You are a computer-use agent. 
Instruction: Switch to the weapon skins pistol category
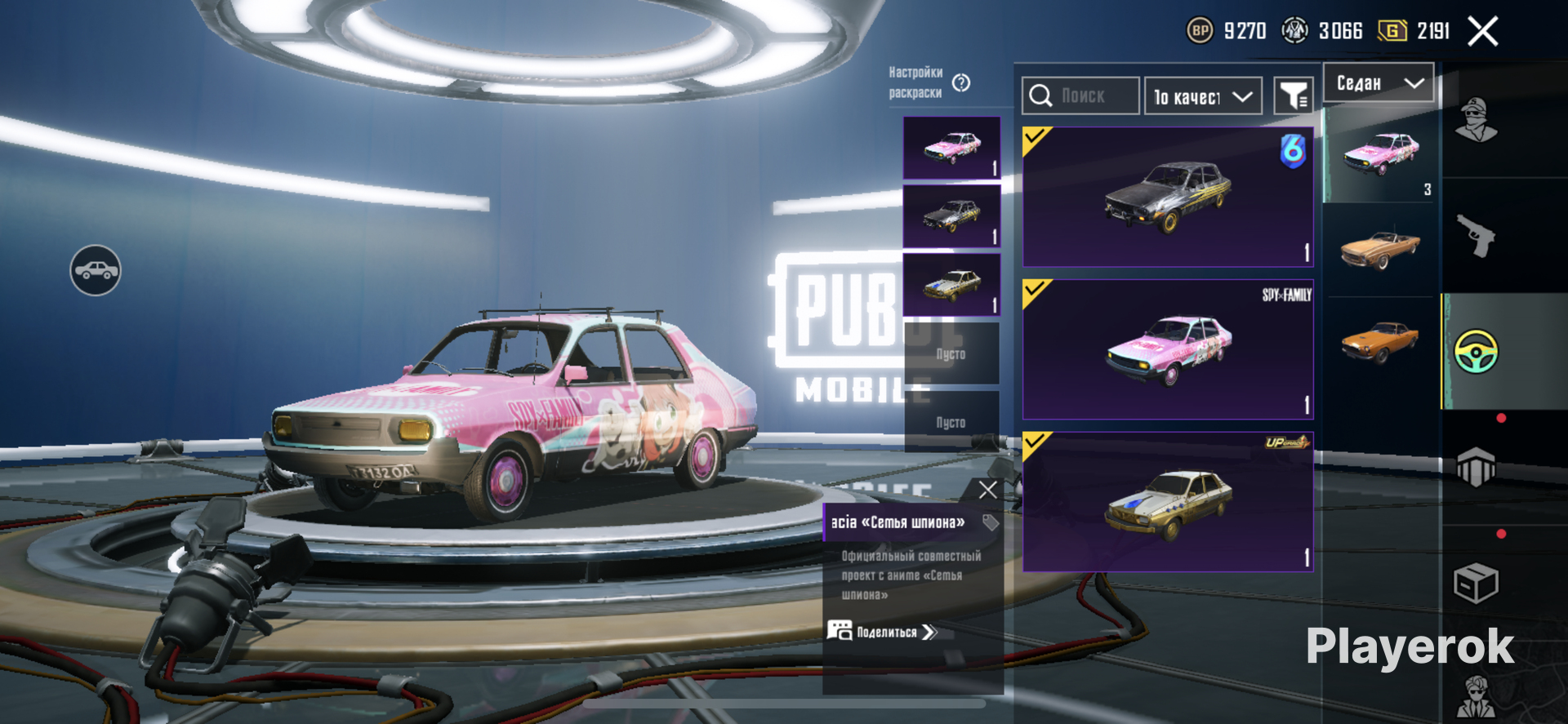click(x=1476, y=236)
